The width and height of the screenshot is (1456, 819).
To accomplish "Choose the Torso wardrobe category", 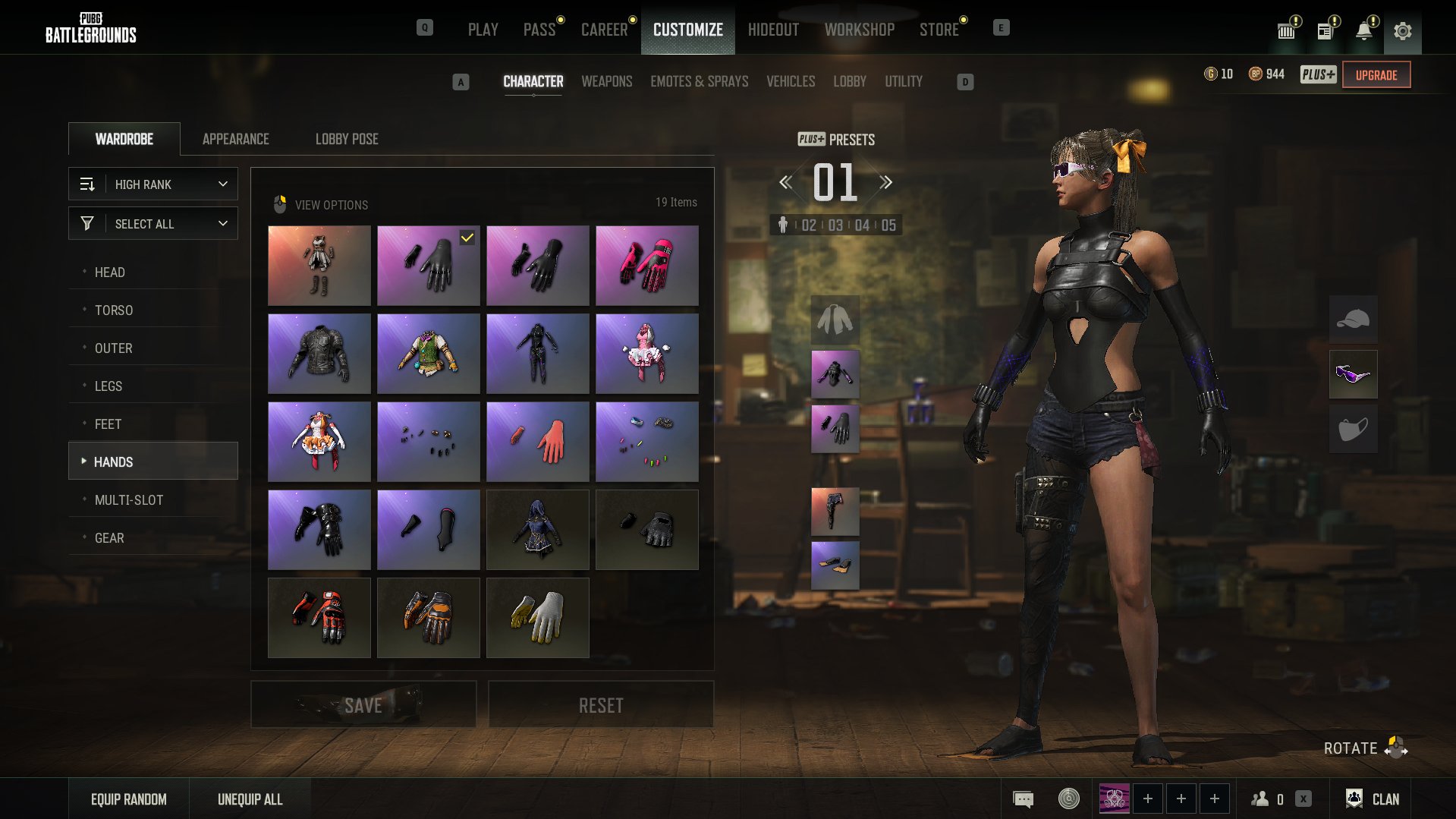I will tap(114, 310).
